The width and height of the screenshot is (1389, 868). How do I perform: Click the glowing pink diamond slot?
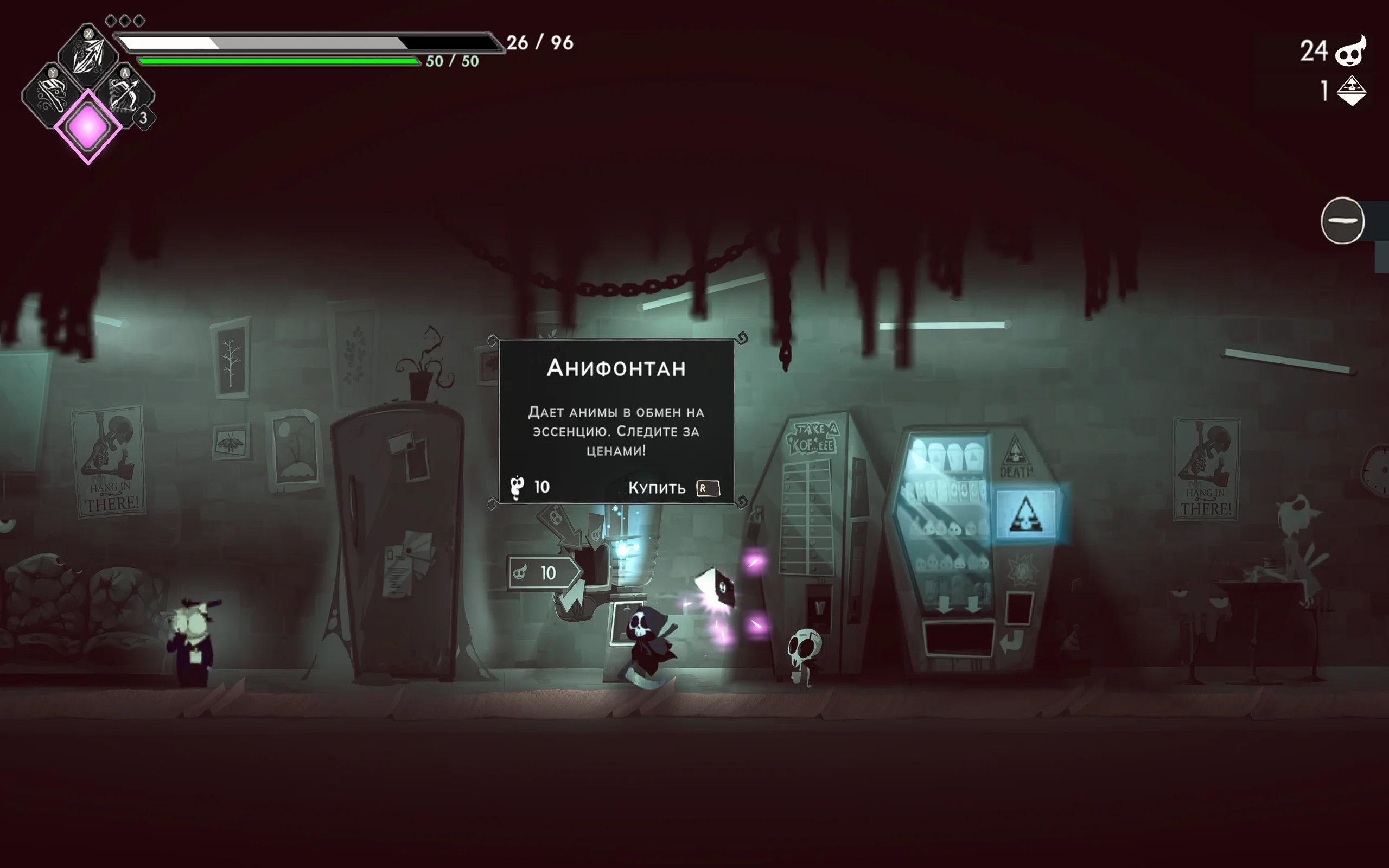88,127
